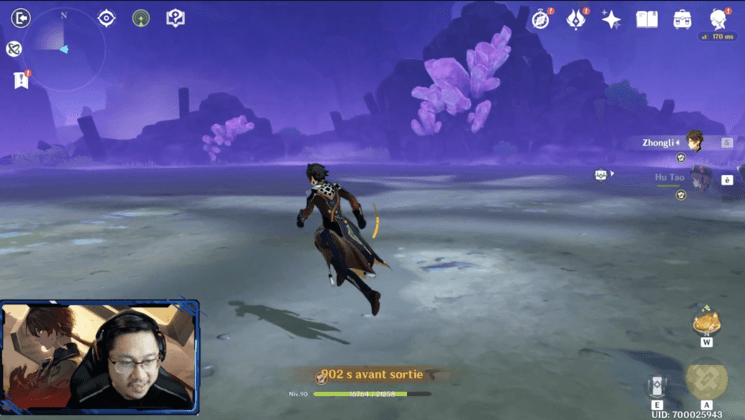Open the question mark tutorial book icon

[x=175, y=18]
